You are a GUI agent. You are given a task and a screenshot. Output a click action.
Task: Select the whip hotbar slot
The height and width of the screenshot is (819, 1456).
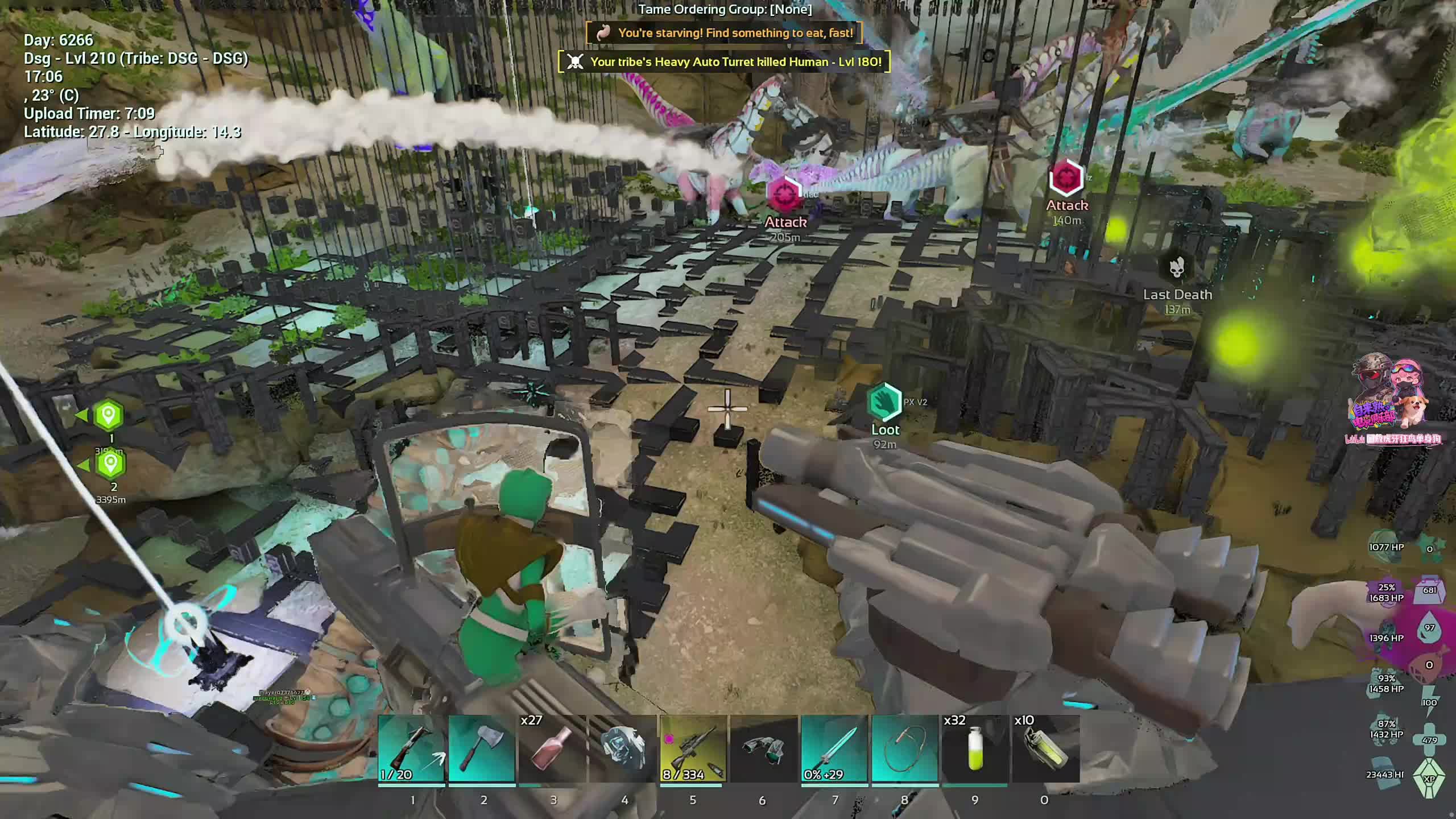click(905, 748)
